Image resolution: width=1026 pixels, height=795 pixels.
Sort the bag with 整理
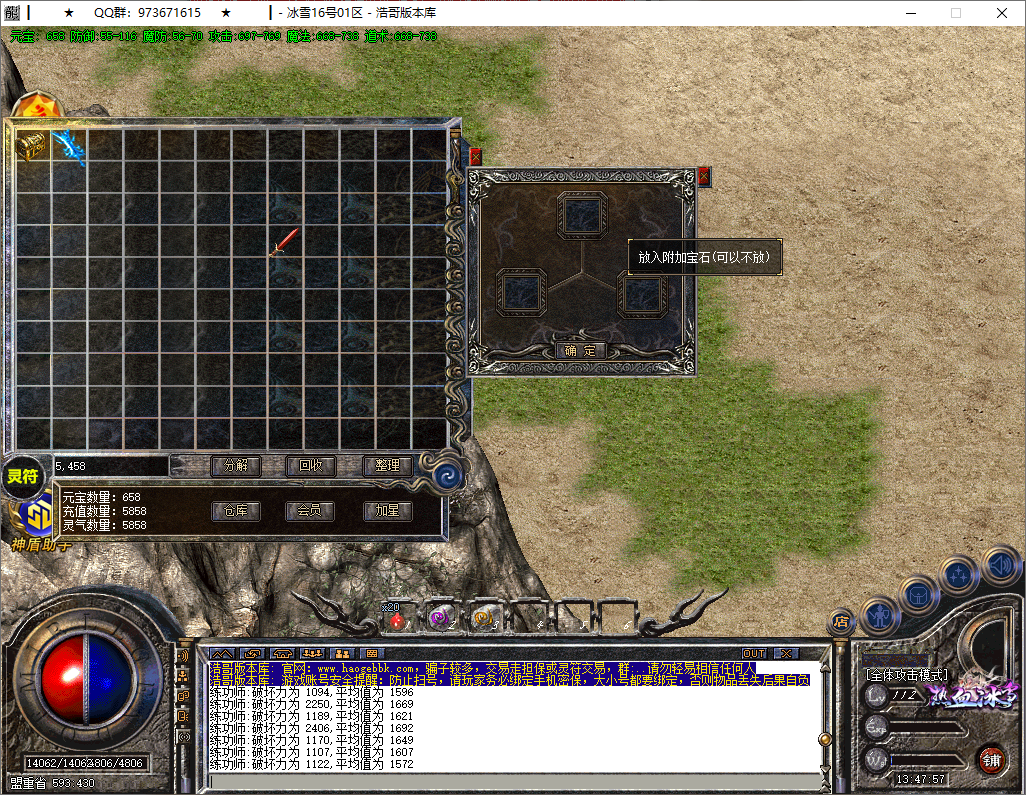pos(387,465)
